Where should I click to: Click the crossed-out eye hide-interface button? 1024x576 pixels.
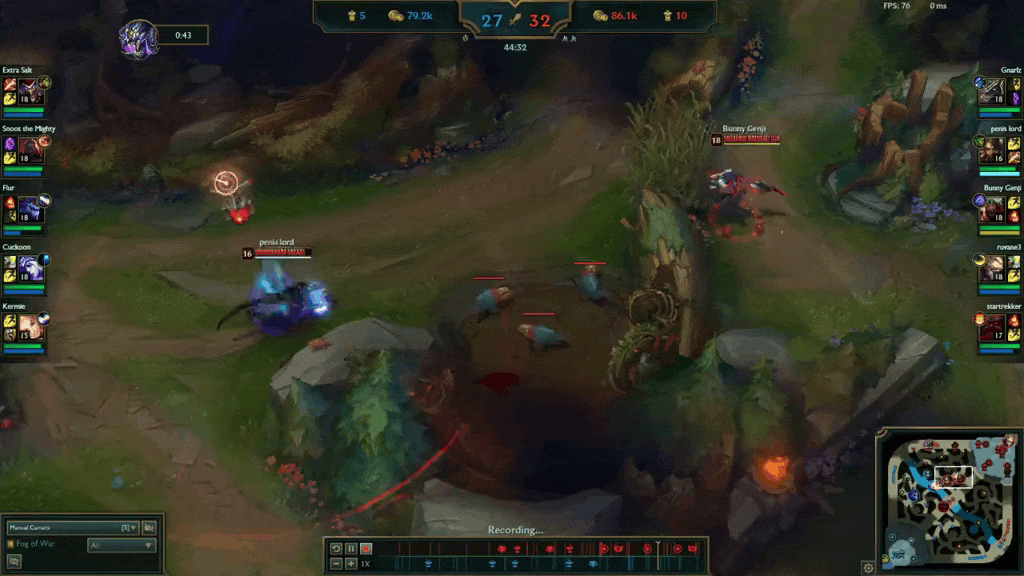coord(14,562)
